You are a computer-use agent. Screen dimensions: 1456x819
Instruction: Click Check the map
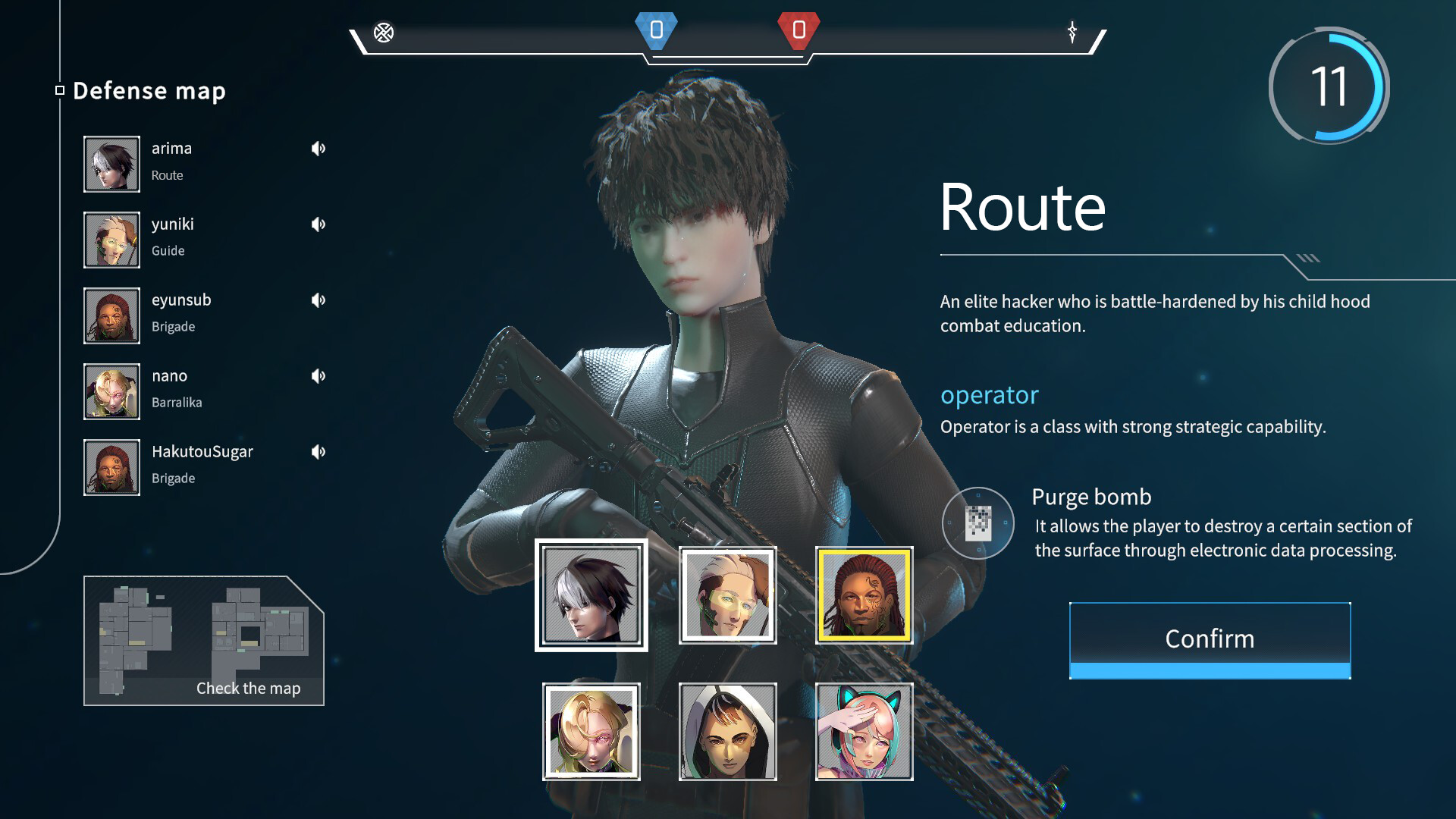pyautogui.click(x=249, y=688)
